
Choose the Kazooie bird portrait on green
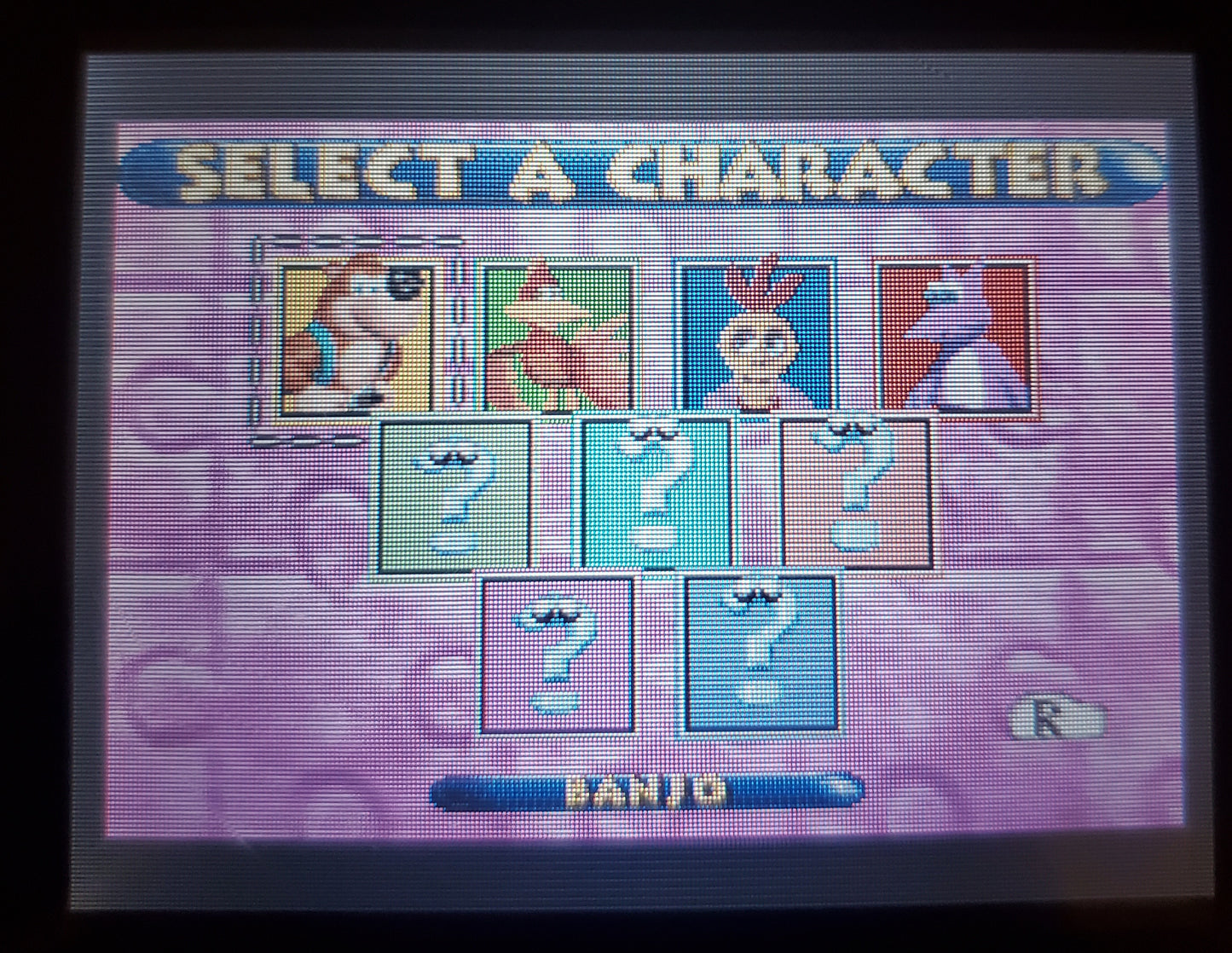click(x=559, y=336)
